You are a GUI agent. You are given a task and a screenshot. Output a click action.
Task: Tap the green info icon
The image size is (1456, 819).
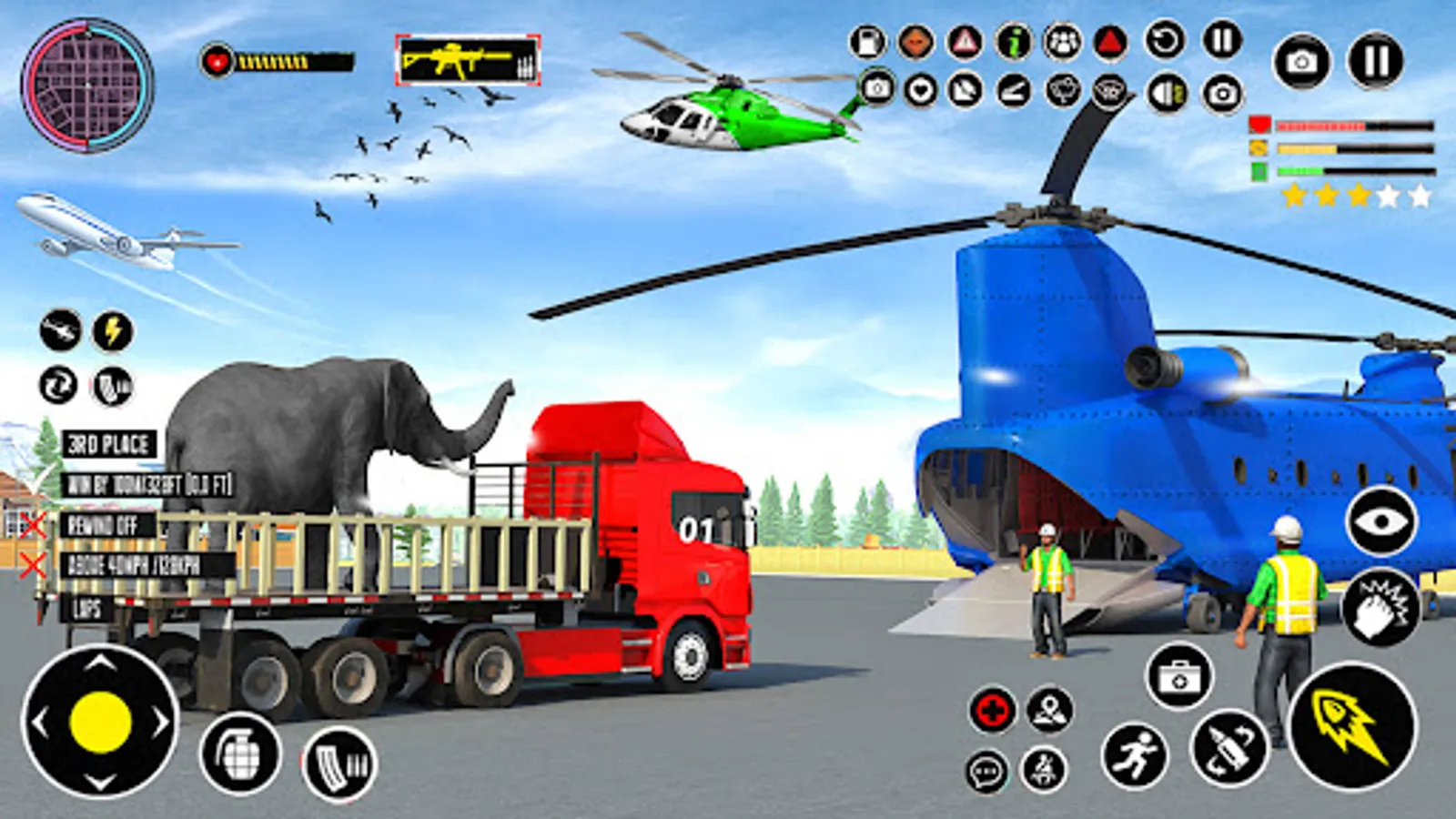(1014, 41)
